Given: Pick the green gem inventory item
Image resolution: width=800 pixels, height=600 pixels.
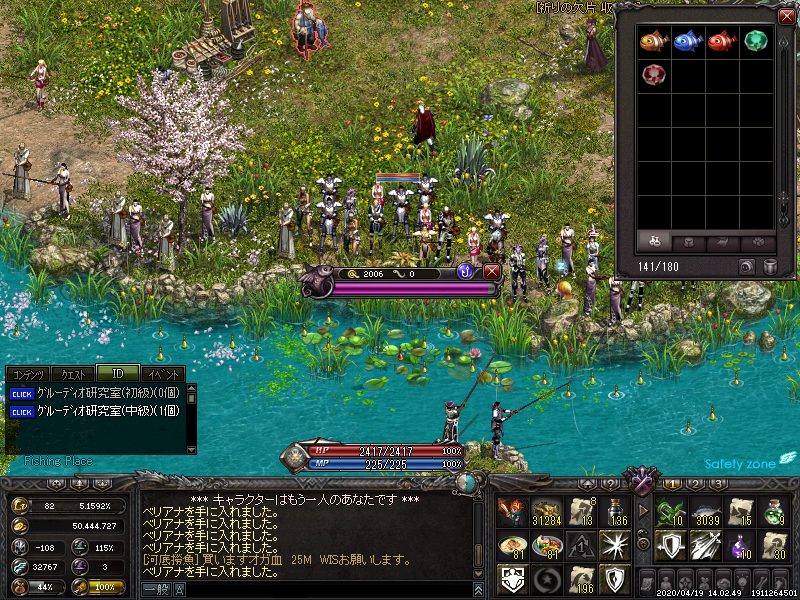Looking at the screenshot, I should 755,41.
